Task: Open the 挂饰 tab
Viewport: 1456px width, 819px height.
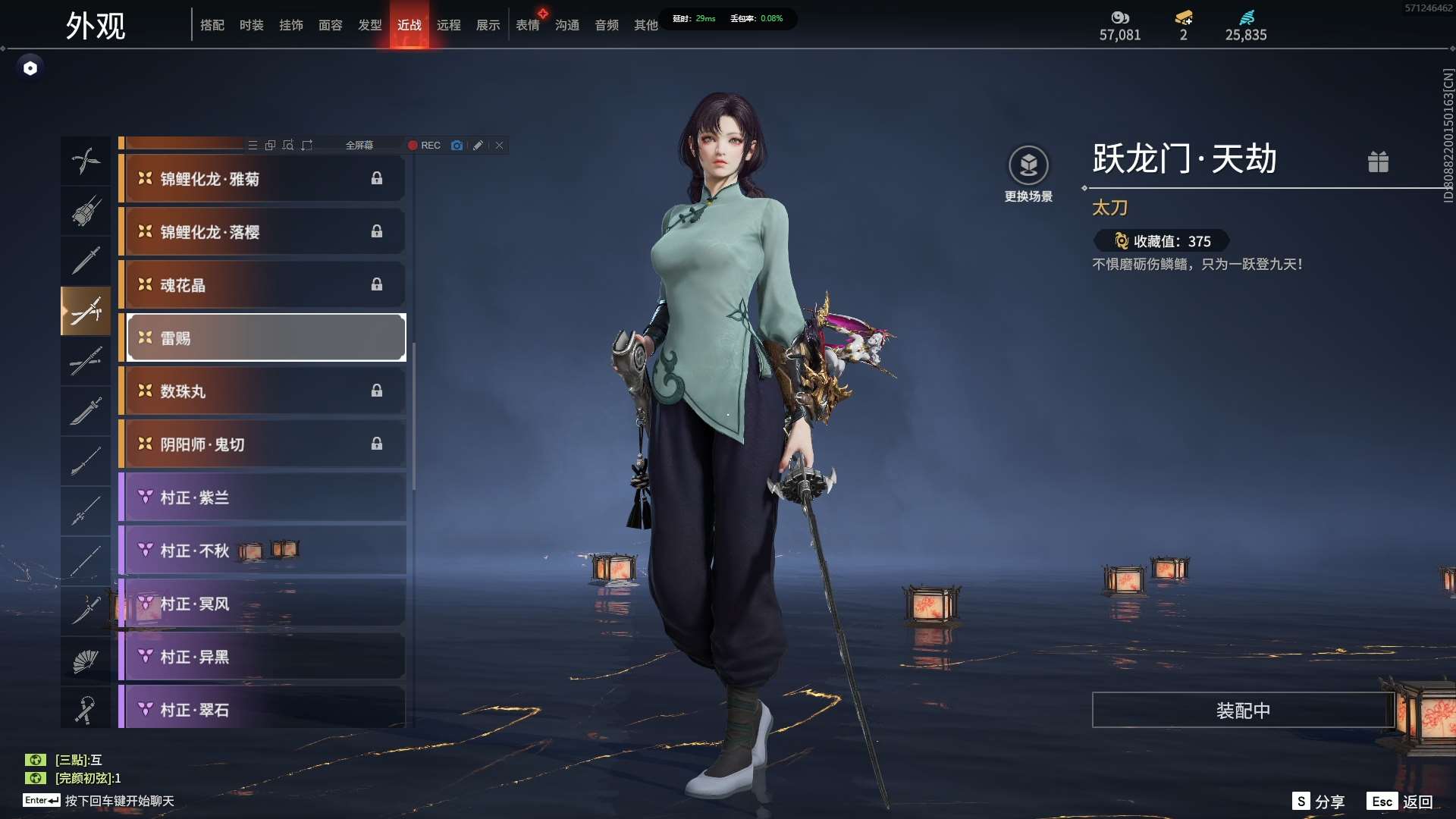Action: (290, 25)
